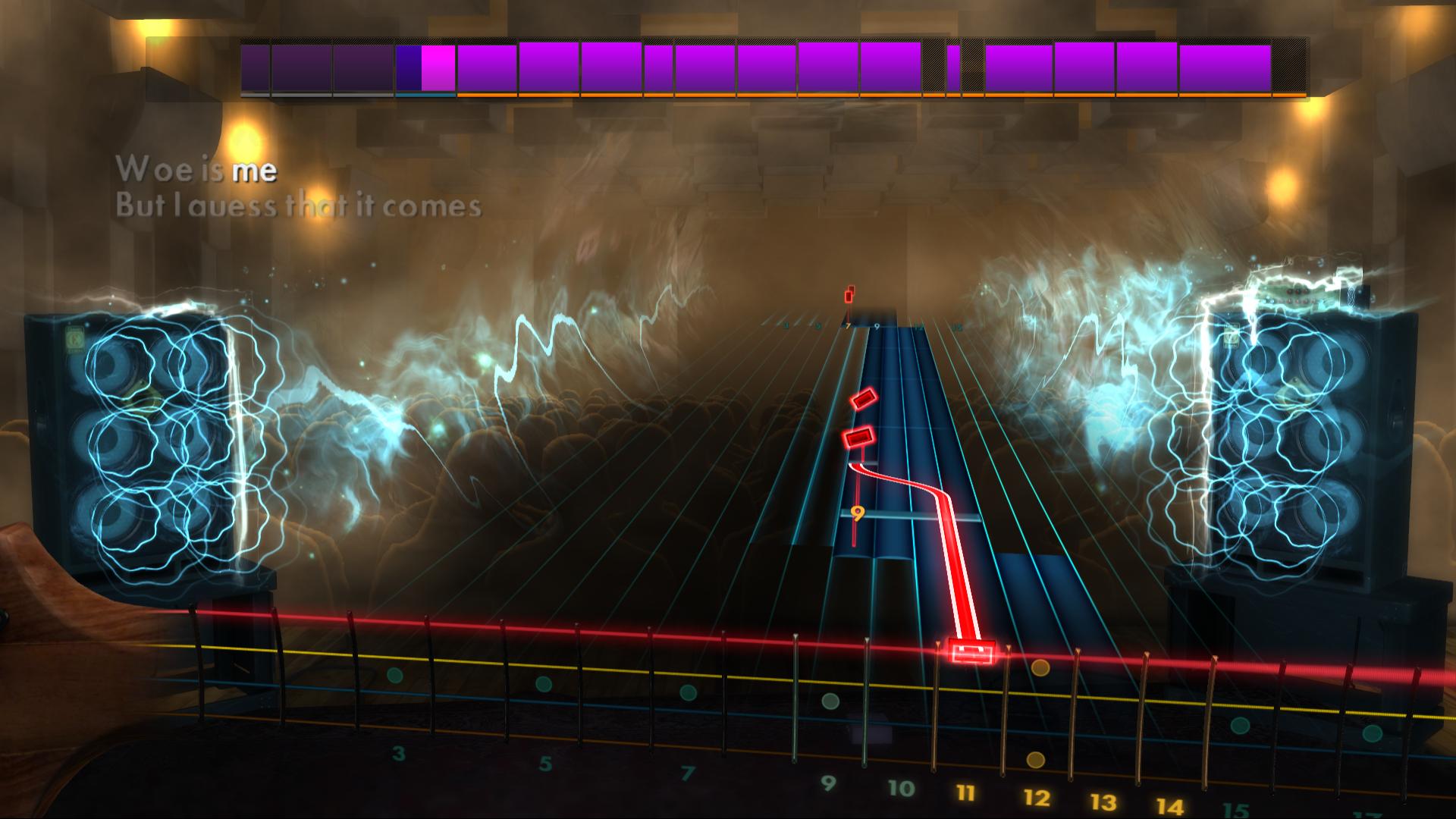Click the lyric 'But I guess that it comes'

click(x=301, y=204)
